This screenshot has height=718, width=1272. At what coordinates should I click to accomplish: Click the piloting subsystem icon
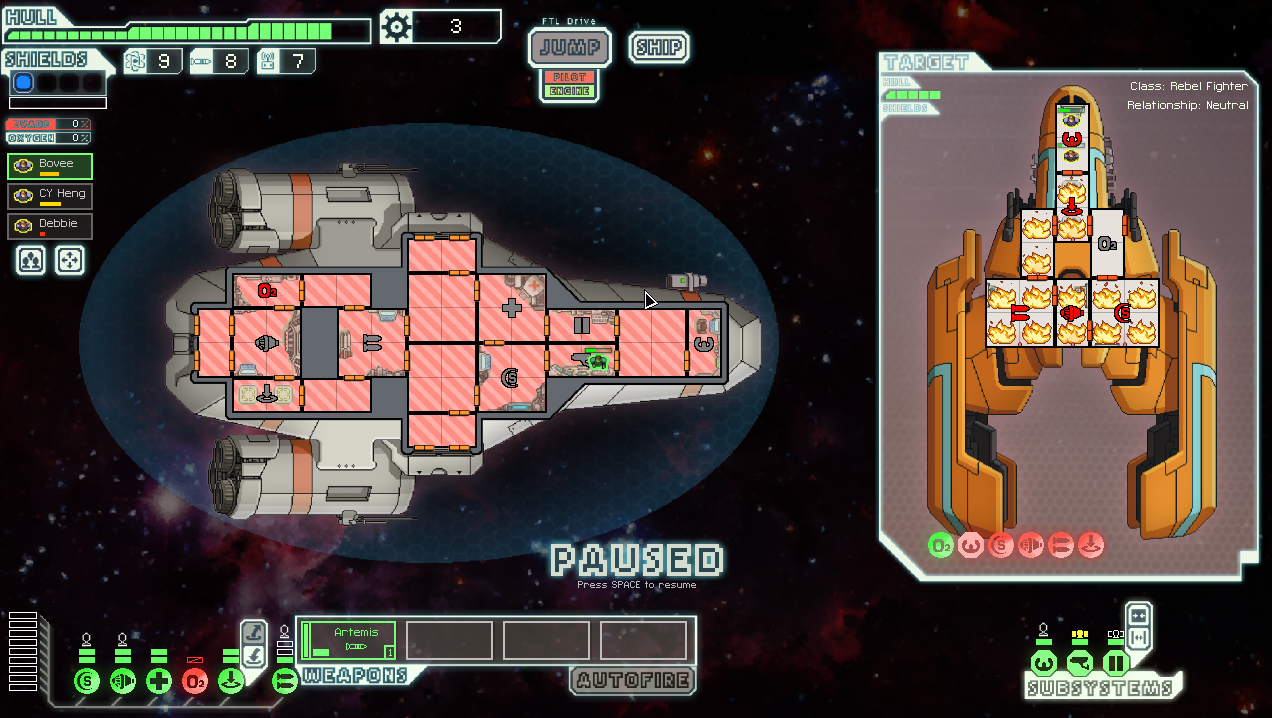1043,662
